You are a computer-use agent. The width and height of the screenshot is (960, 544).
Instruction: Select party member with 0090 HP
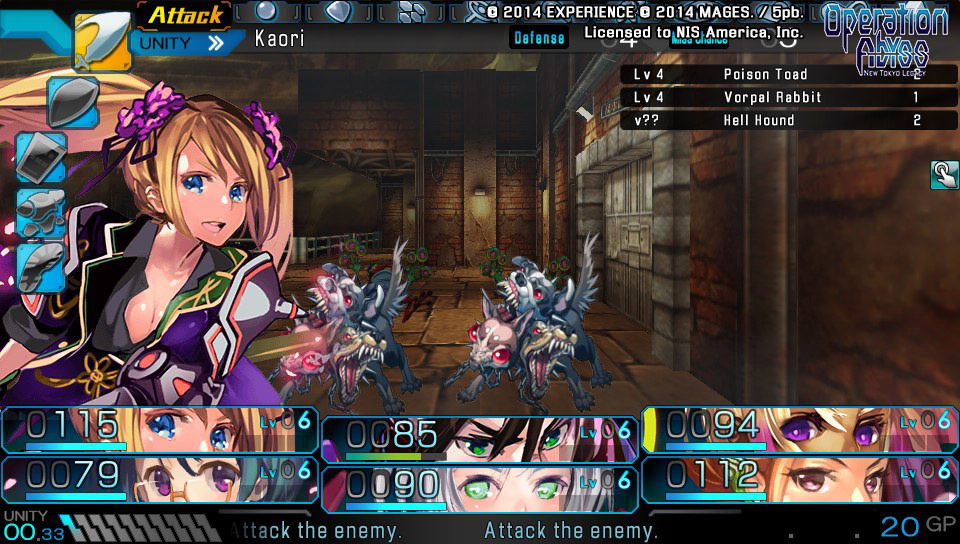479,488
